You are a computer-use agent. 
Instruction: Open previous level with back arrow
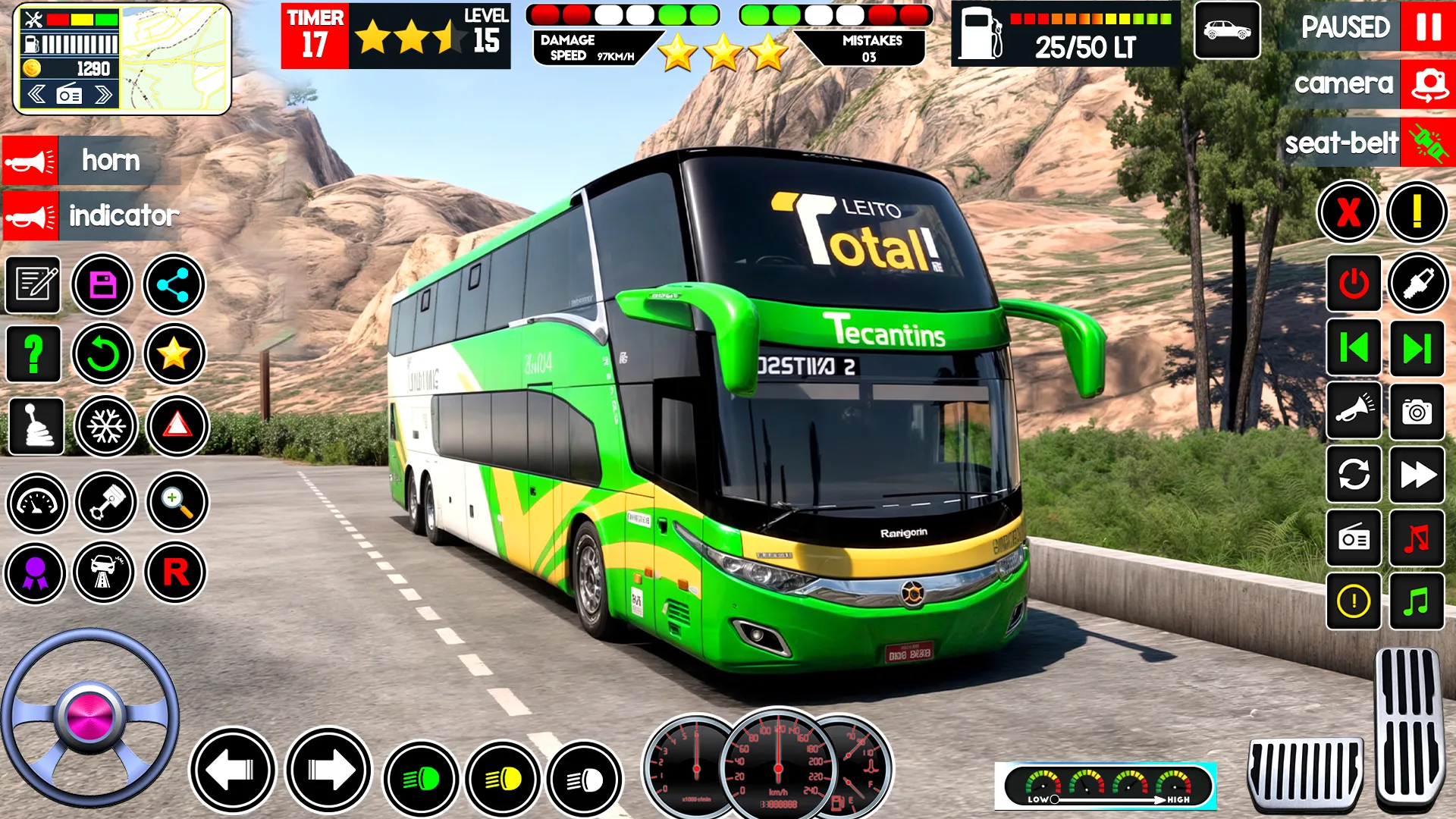click(1354, 350)
